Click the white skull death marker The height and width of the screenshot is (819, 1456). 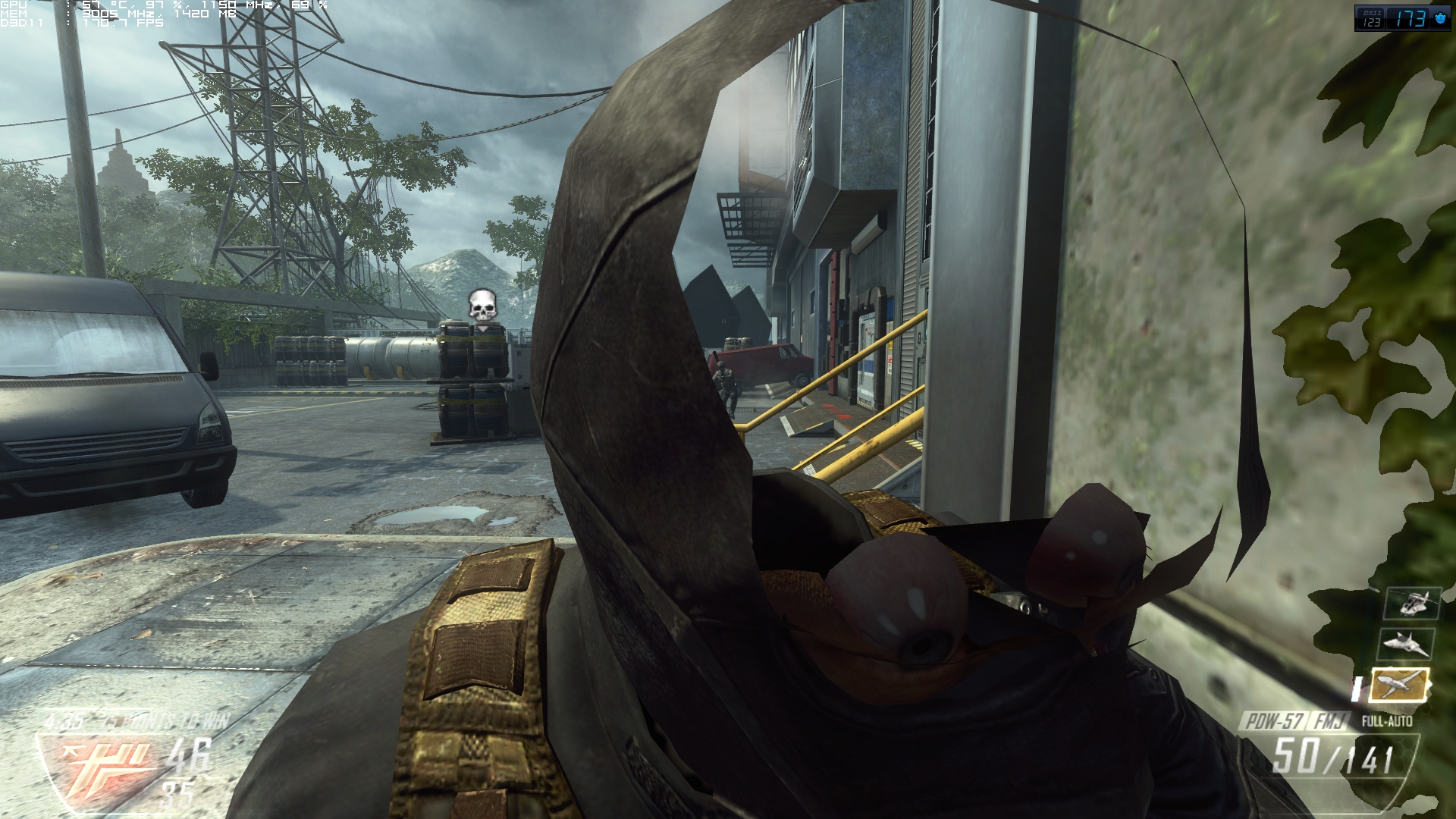pos(480,304)
